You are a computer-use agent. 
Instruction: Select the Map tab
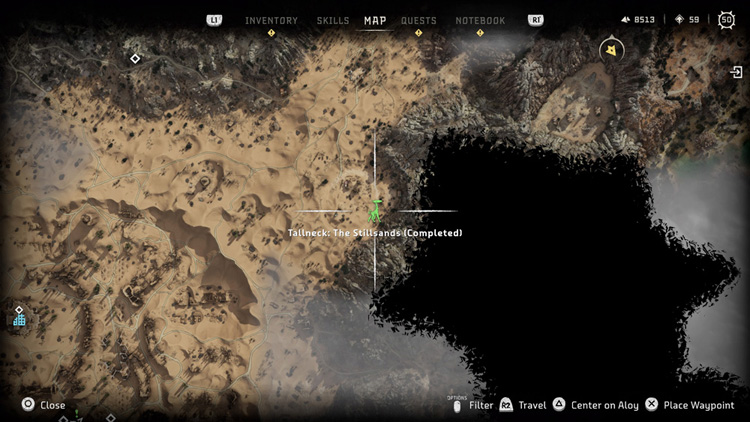click(x=375, y=20)
